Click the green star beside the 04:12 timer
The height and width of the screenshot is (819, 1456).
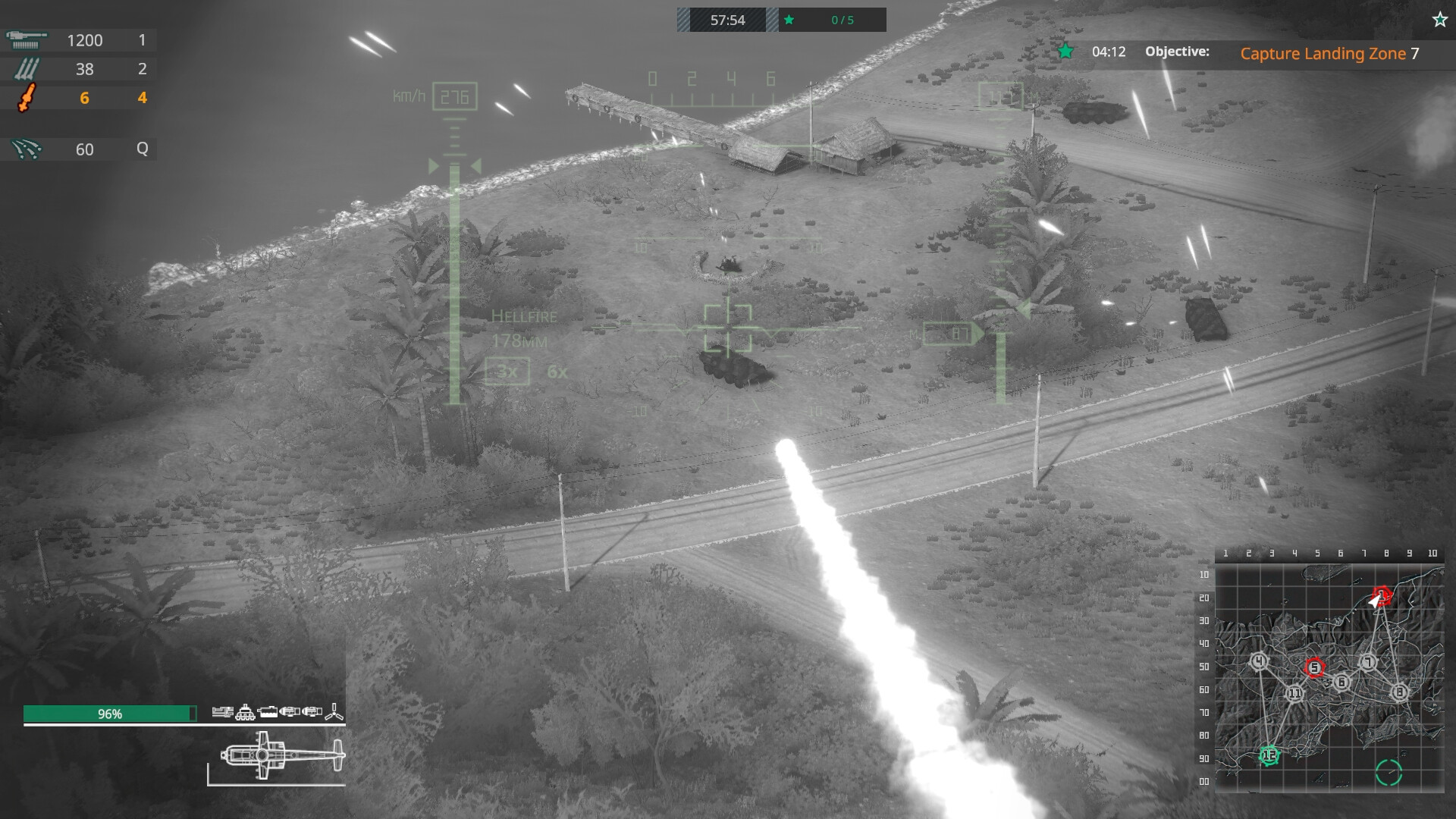(1065, 52)
